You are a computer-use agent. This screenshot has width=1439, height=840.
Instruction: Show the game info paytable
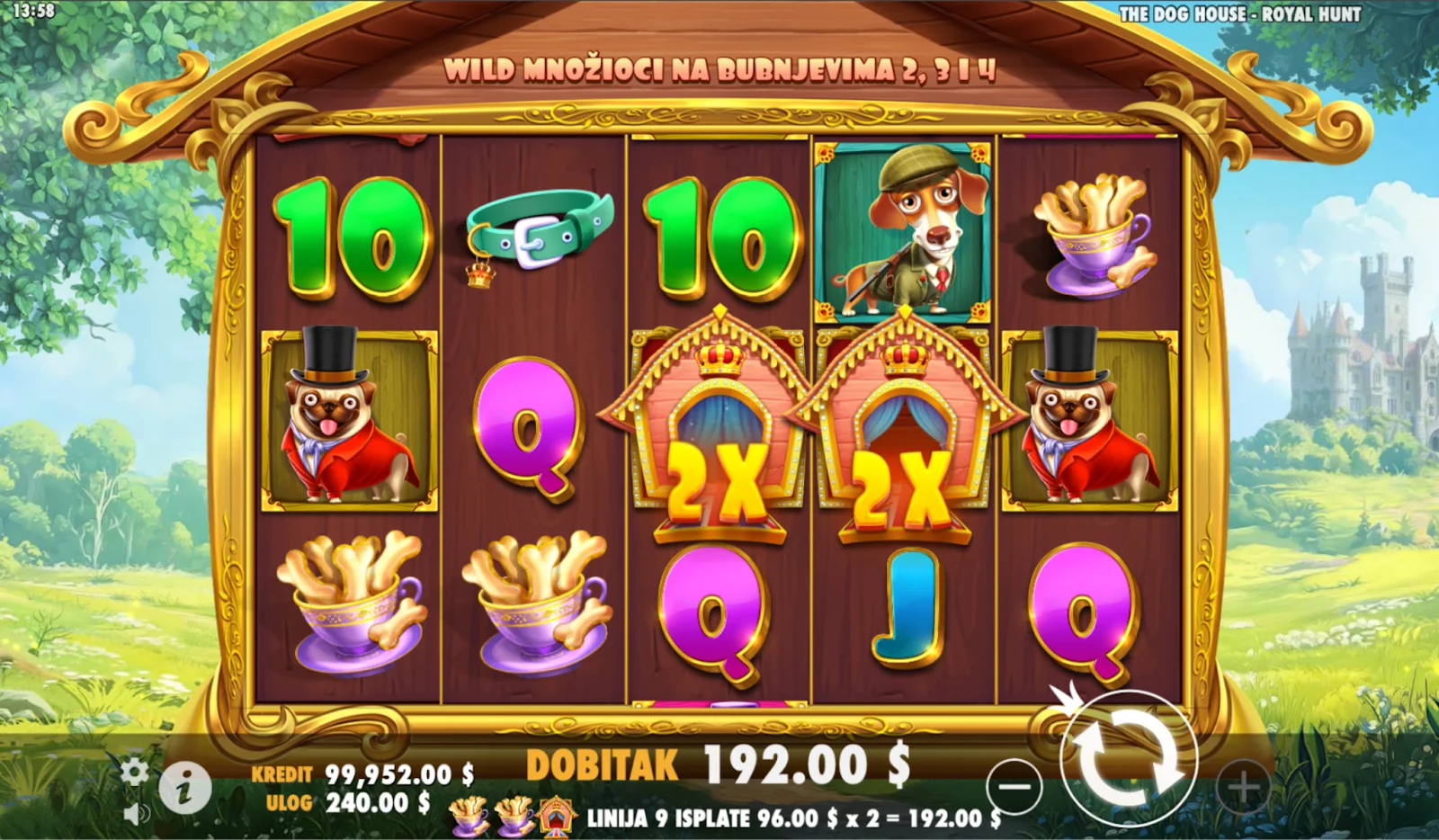(184, 789)
